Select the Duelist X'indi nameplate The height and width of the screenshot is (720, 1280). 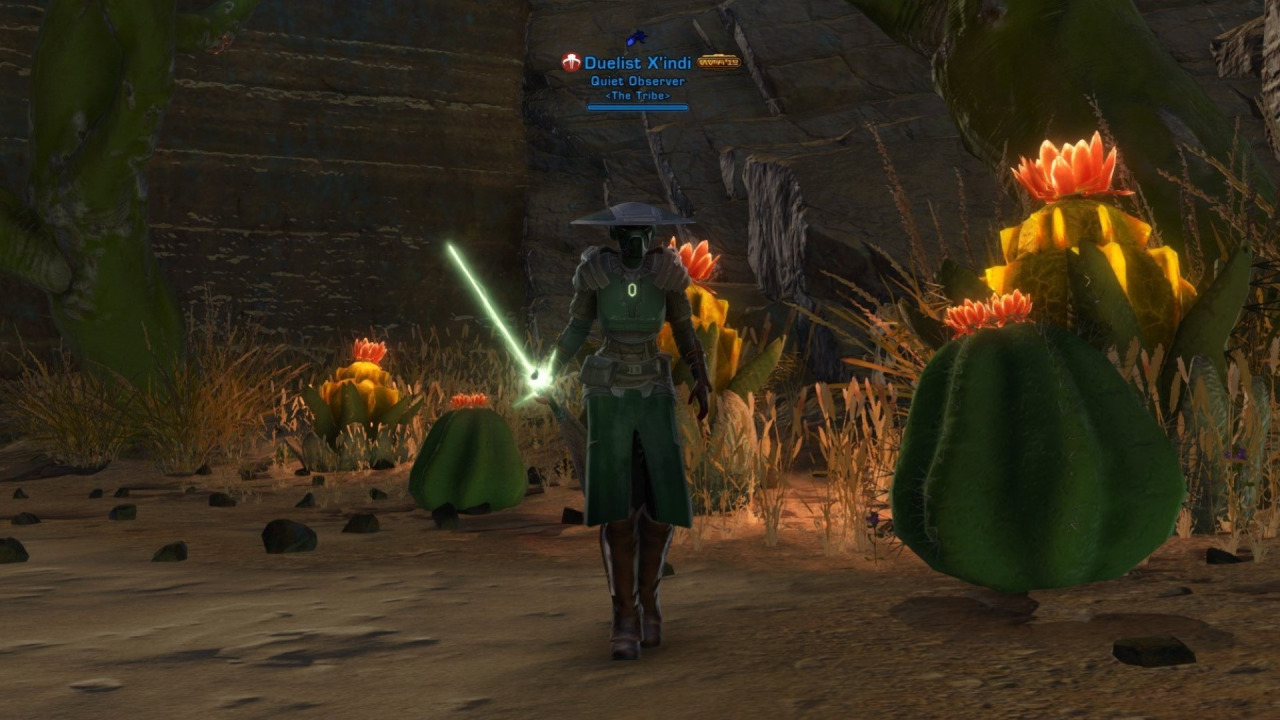[x=637, y=63]
